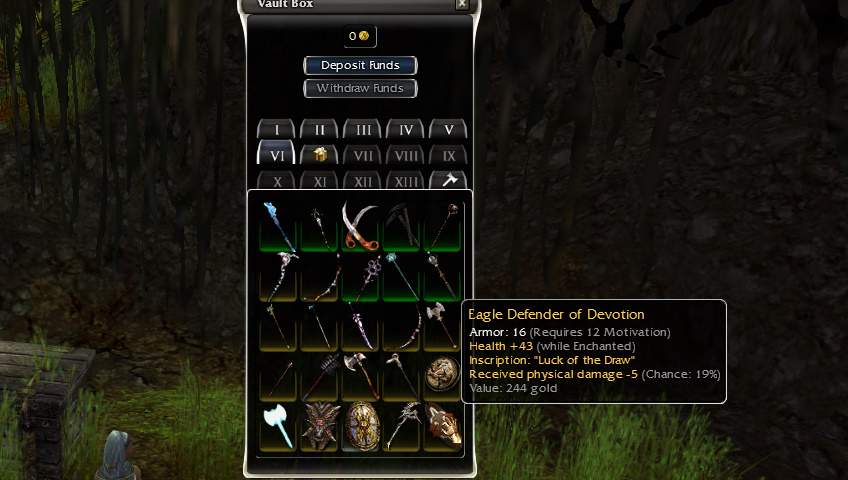Select the recurve bow item
The image size is (848, 480).
(402, 326)
